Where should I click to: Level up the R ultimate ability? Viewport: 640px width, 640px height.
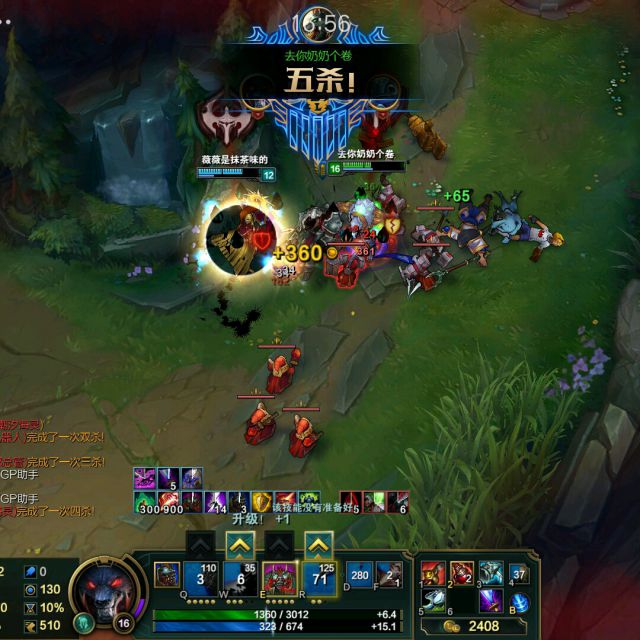(318, 545)
